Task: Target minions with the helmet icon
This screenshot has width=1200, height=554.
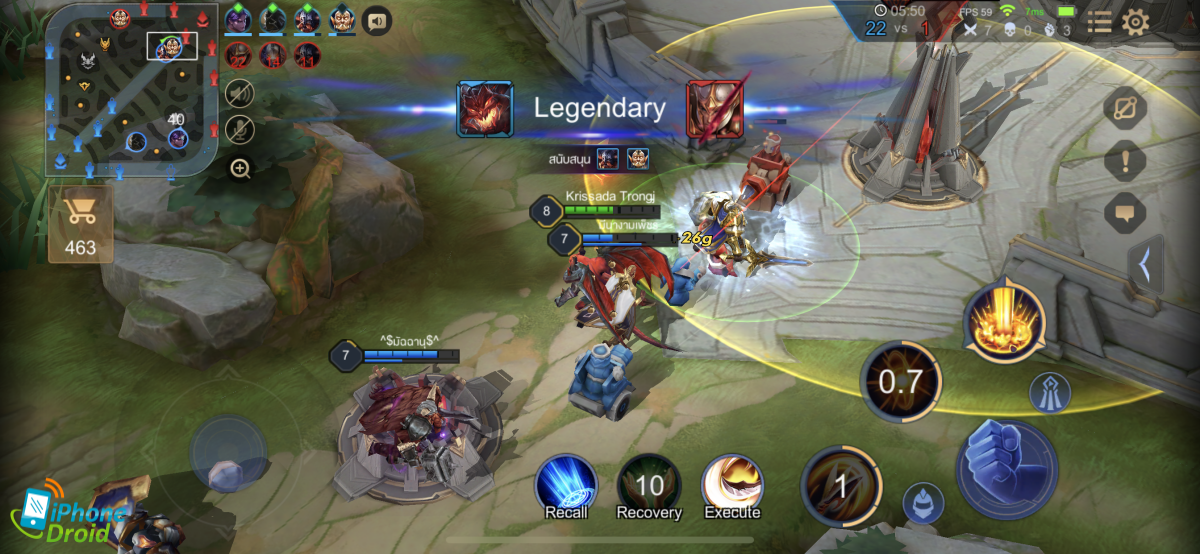Action: coord(923,503)
